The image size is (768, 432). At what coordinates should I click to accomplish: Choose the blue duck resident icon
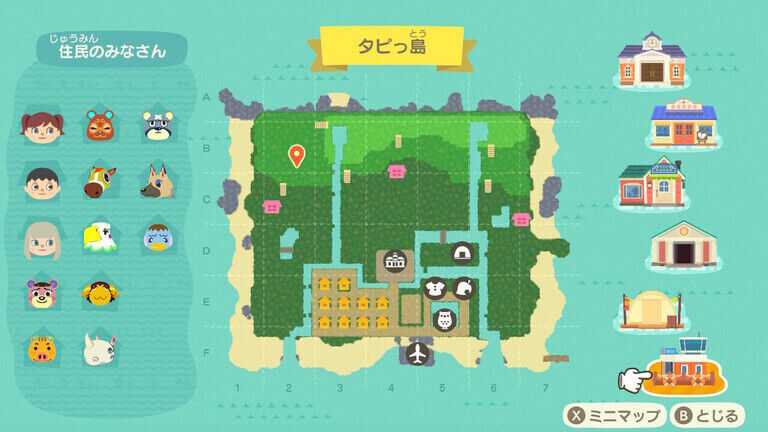coord(157,238)
